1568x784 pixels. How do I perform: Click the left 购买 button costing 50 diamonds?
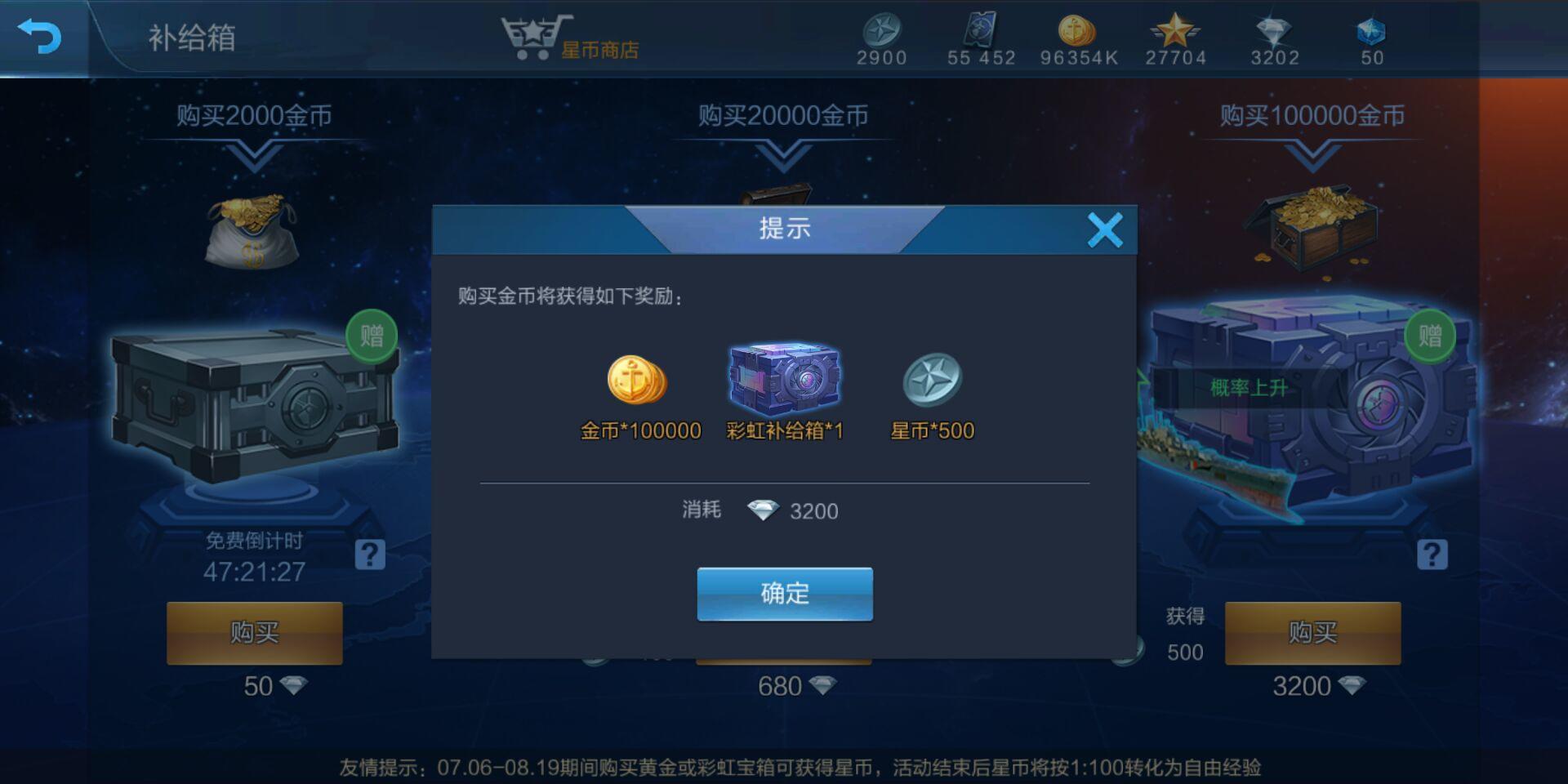pyautogui.click(x=253, y=633)
